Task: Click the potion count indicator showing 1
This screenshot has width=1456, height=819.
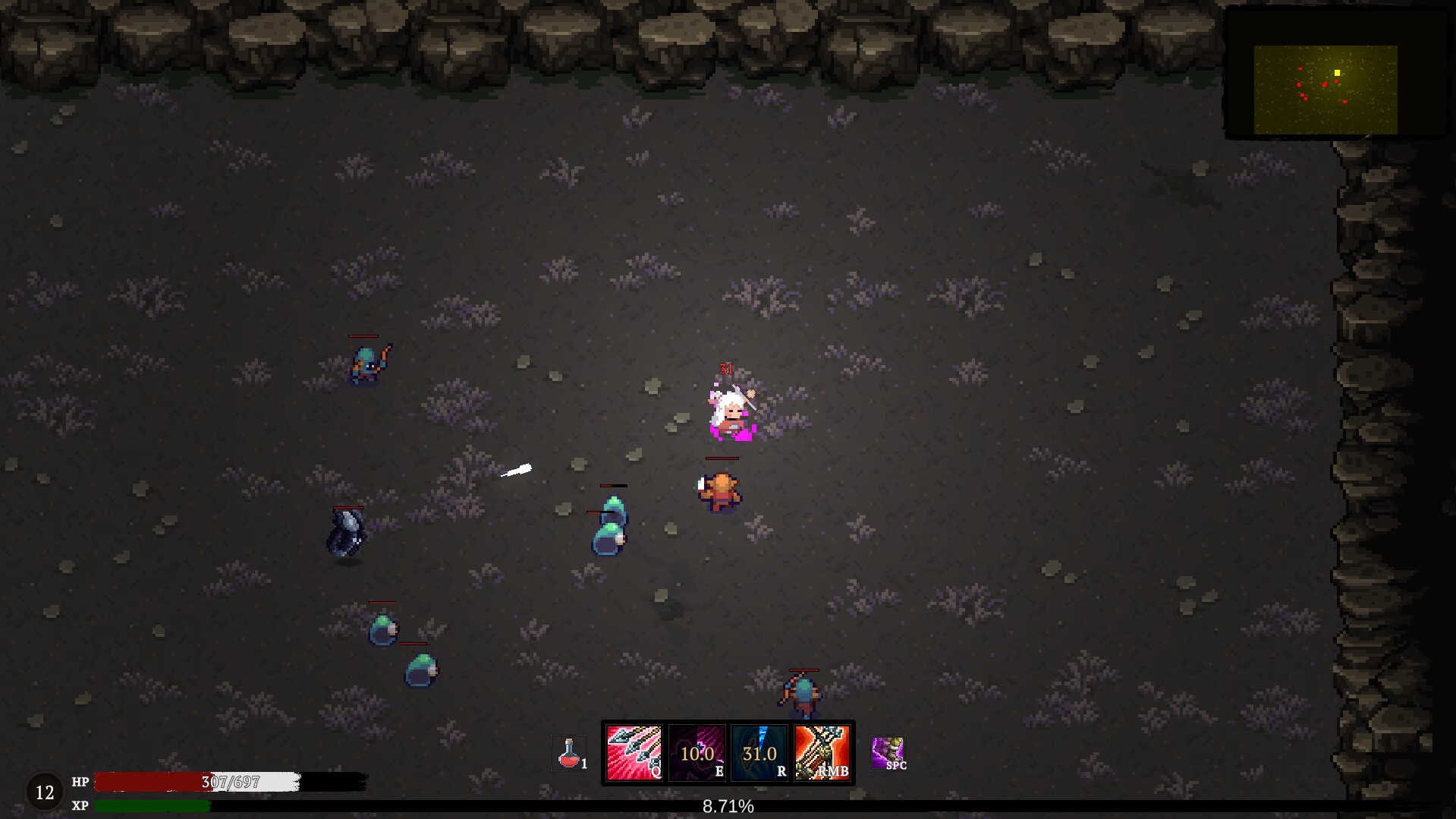Action: click(x=584, y=765)
